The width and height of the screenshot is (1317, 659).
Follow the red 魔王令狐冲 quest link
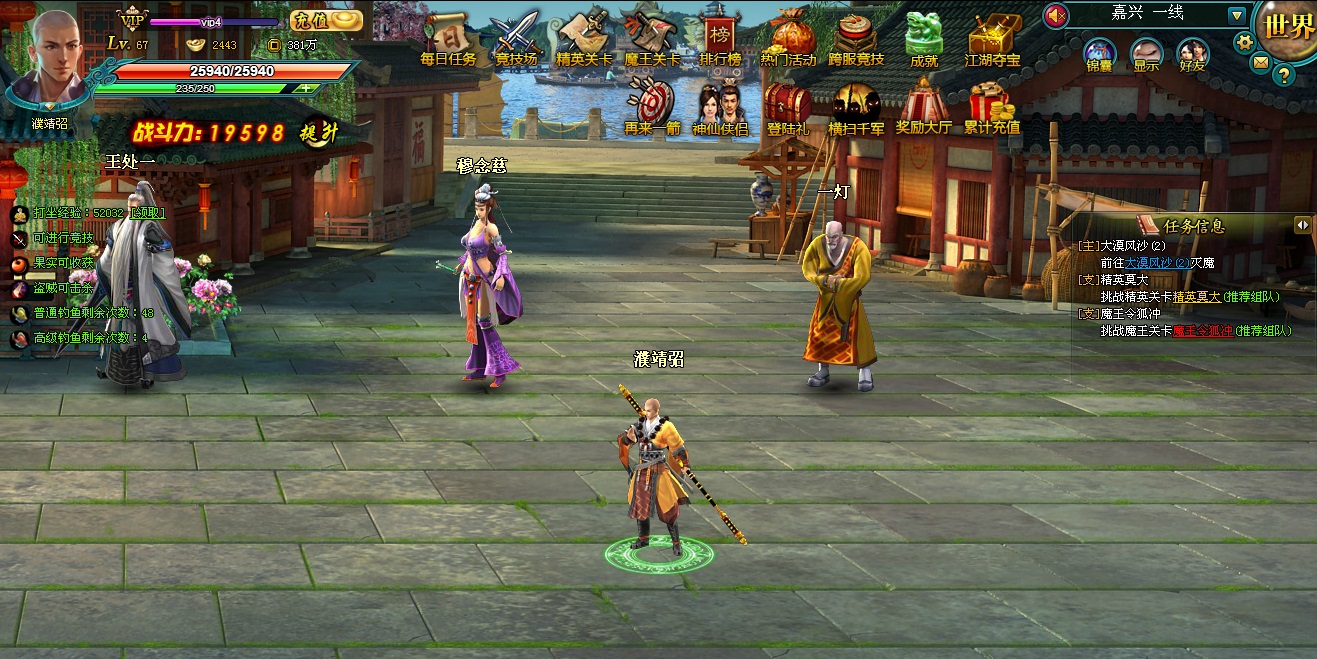pyautogui.click(x=1203, y=331)
